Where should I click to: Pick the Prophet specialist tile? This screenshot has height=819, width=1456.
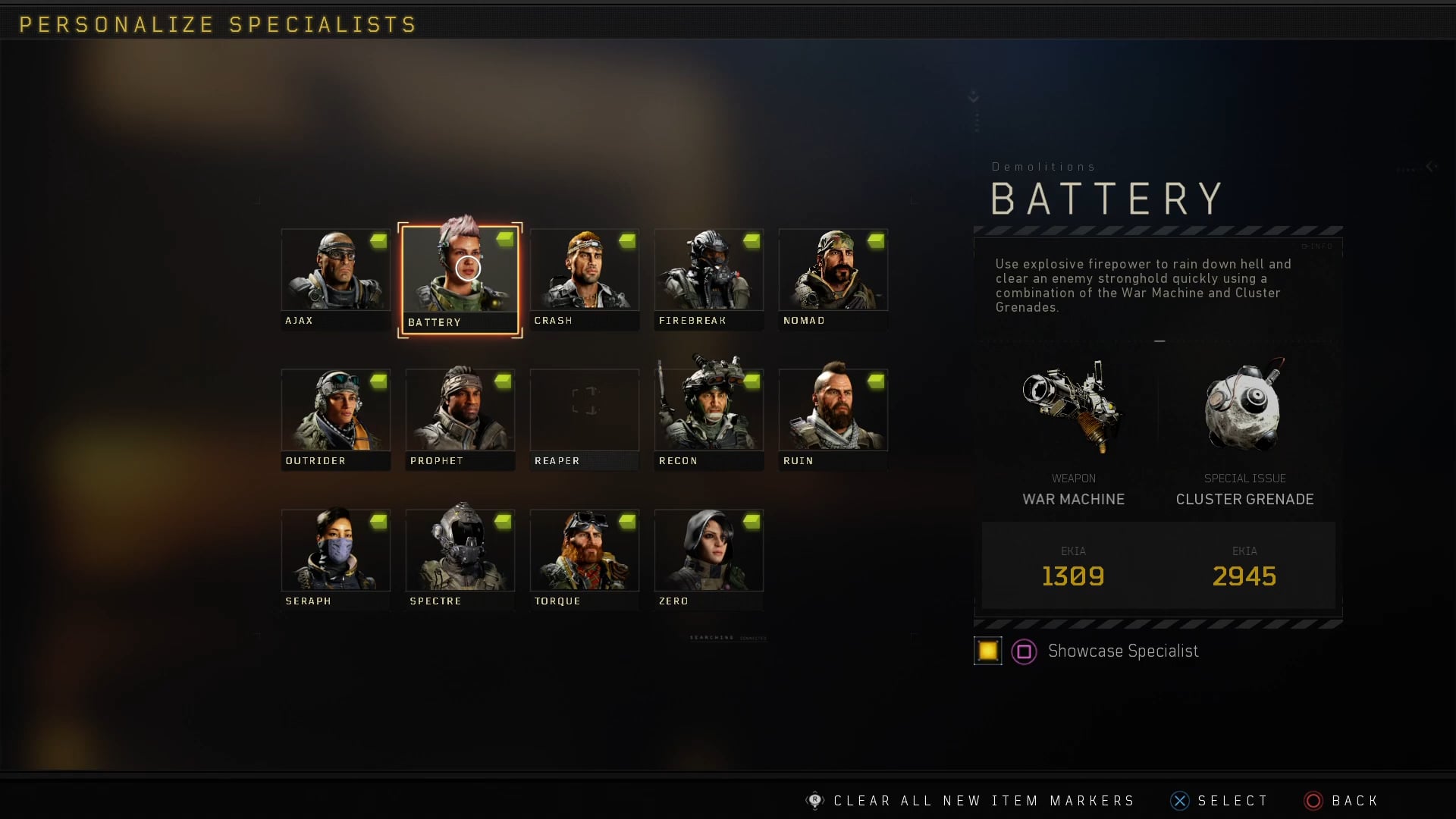click(460, 418)
